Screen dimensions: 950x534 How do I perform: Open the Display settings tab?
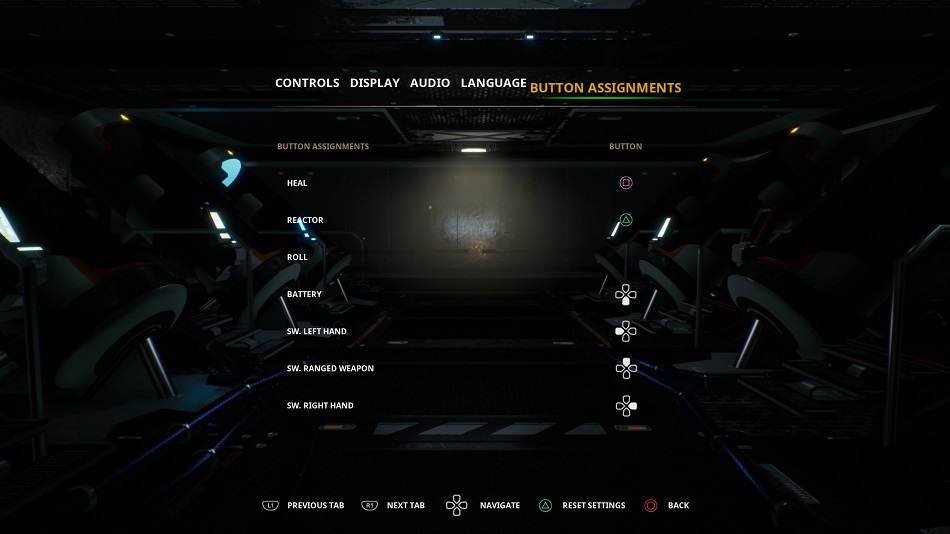tap(375, 83)
